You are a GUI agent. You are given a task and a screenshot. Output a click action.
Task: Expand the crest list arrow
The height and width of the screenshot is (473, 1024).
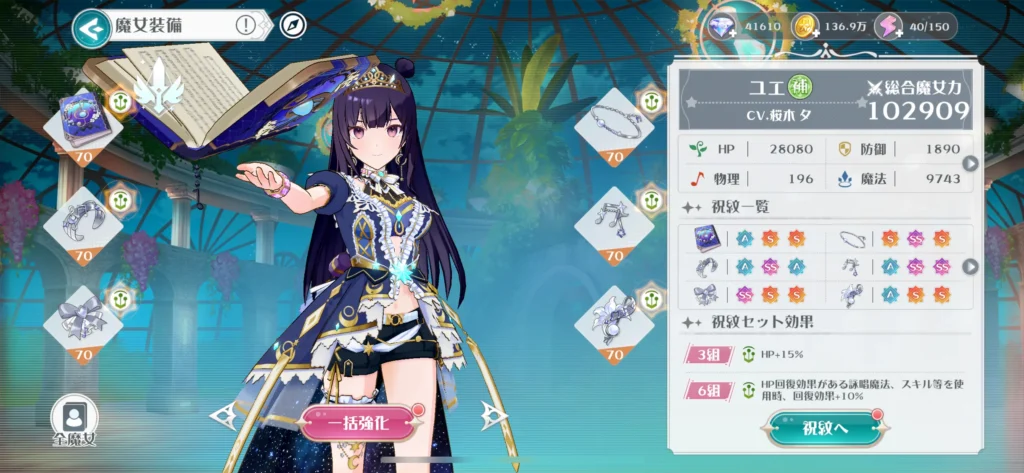(x=968, y=267)
